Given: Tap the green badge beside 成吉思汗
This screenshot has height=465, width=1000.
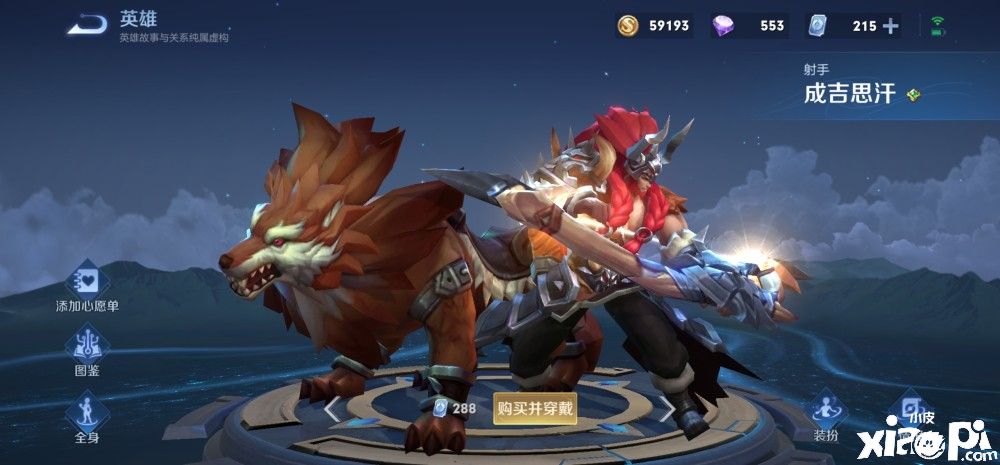Looking at the screenshot, I should click(913, 95).
